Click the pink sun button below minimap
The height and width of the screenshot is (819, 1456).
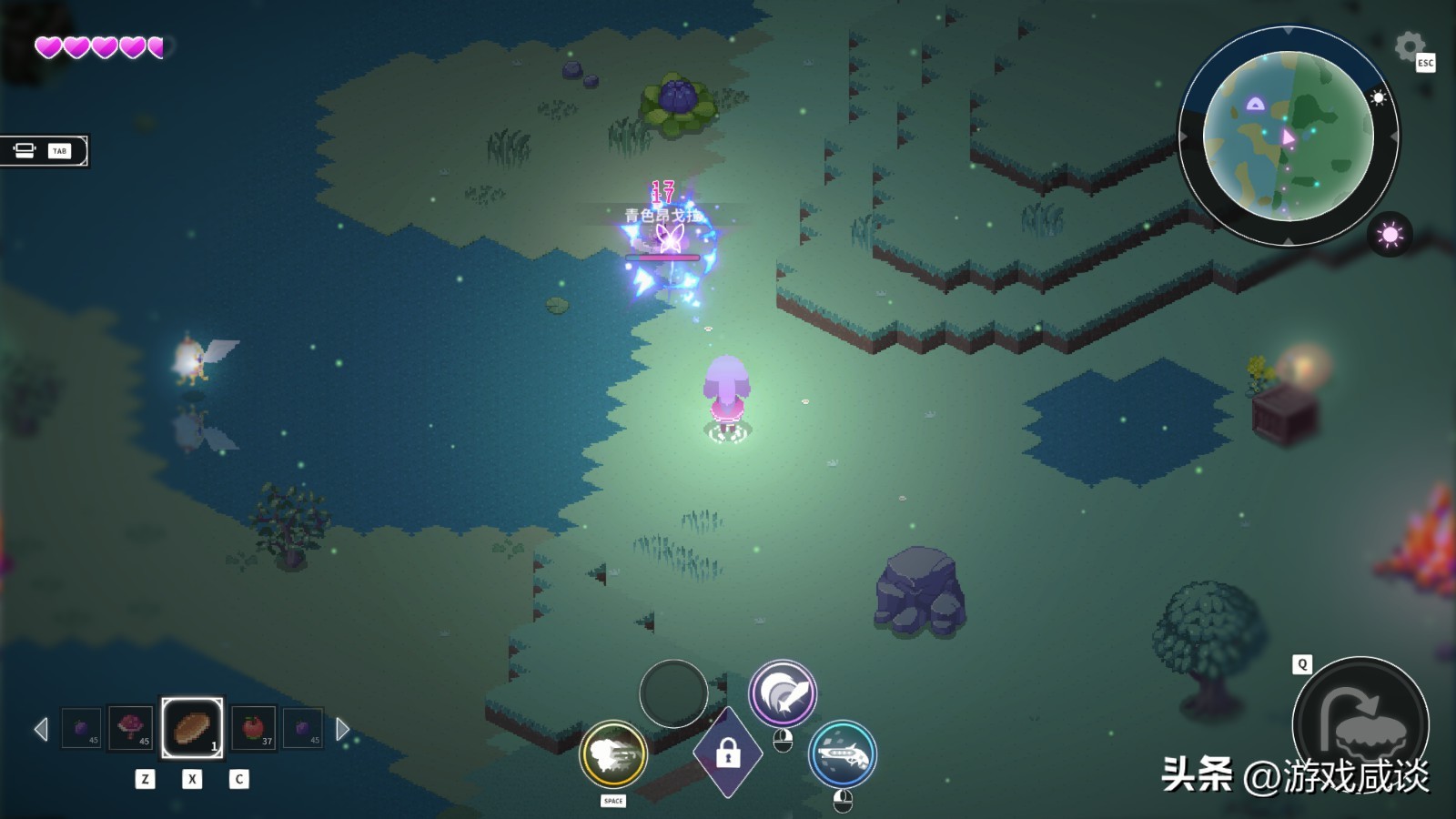pyautogui.click(x=1390, y=235)
